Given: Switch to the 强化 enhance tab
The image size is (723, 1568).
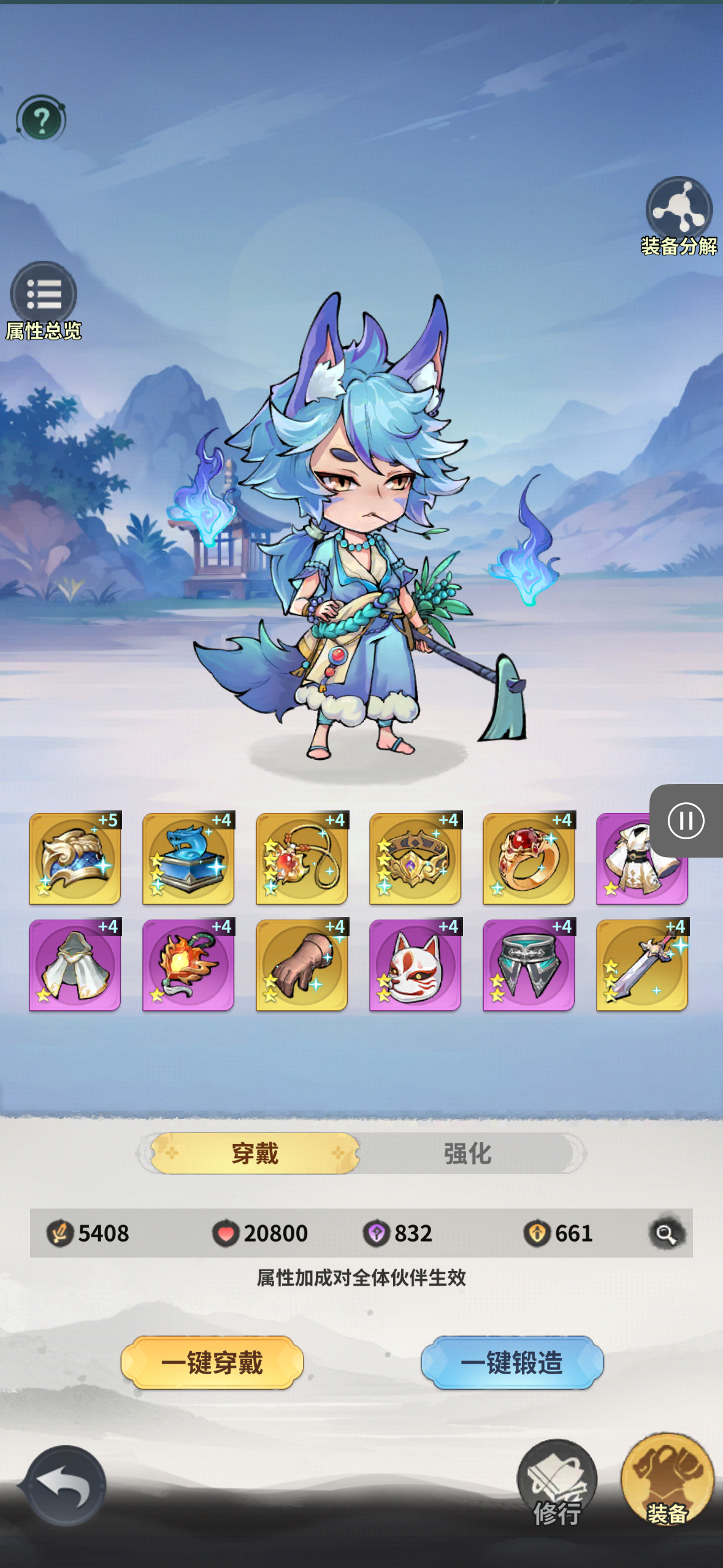Looking at the screenshot, I should point(468,1153).
